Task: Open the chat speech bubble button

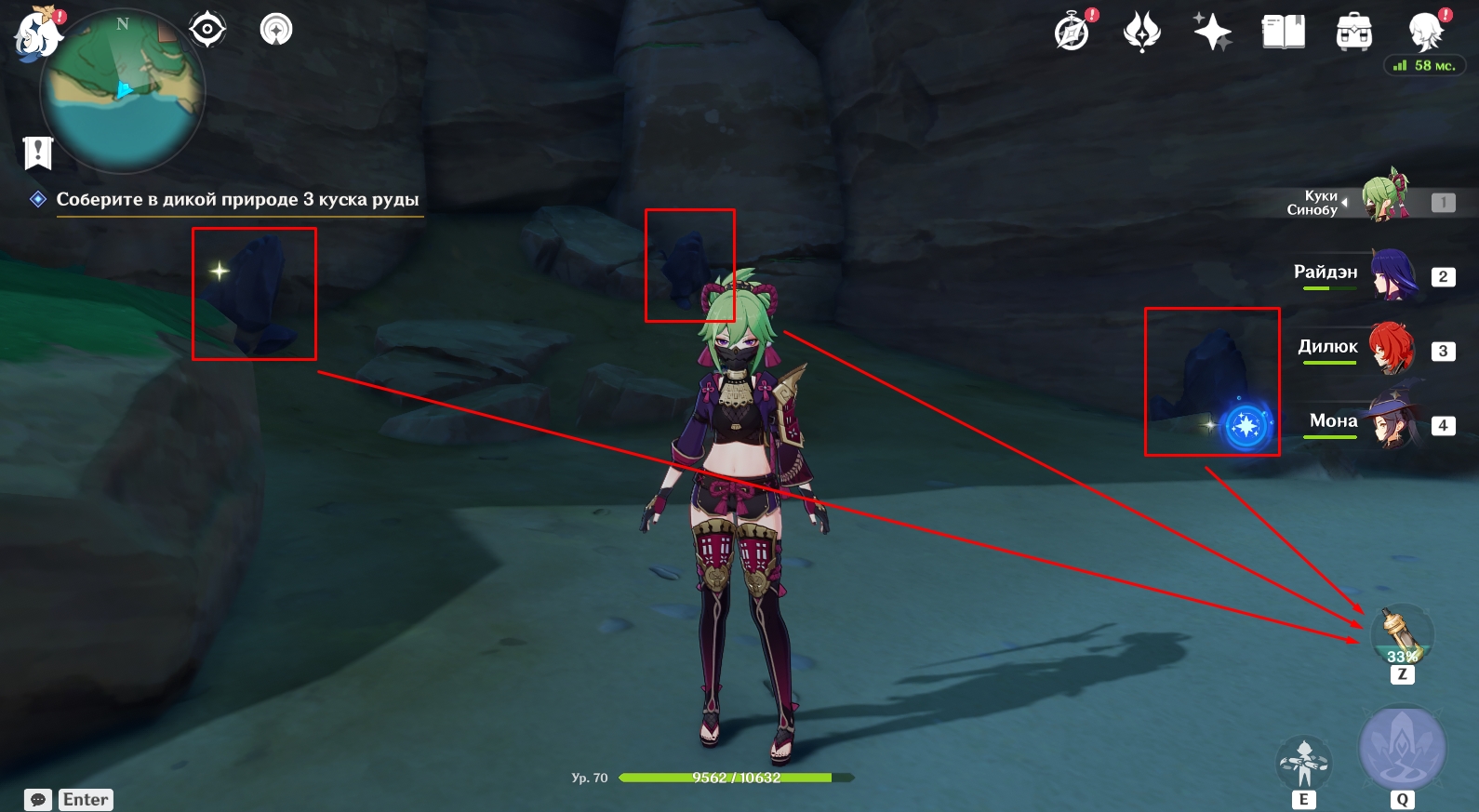Action: [x=38, y=800]
